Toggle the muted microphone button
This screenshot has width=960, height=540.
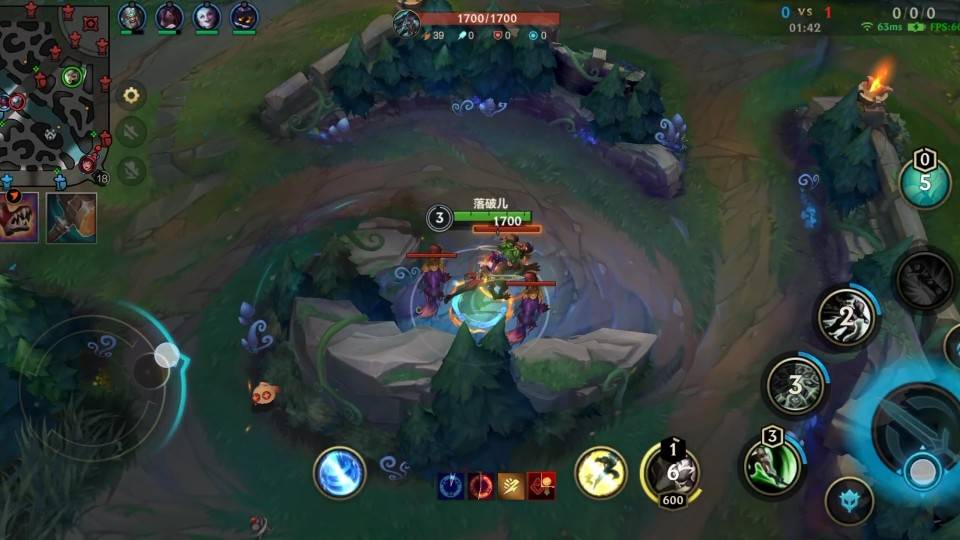pos(131,170)
